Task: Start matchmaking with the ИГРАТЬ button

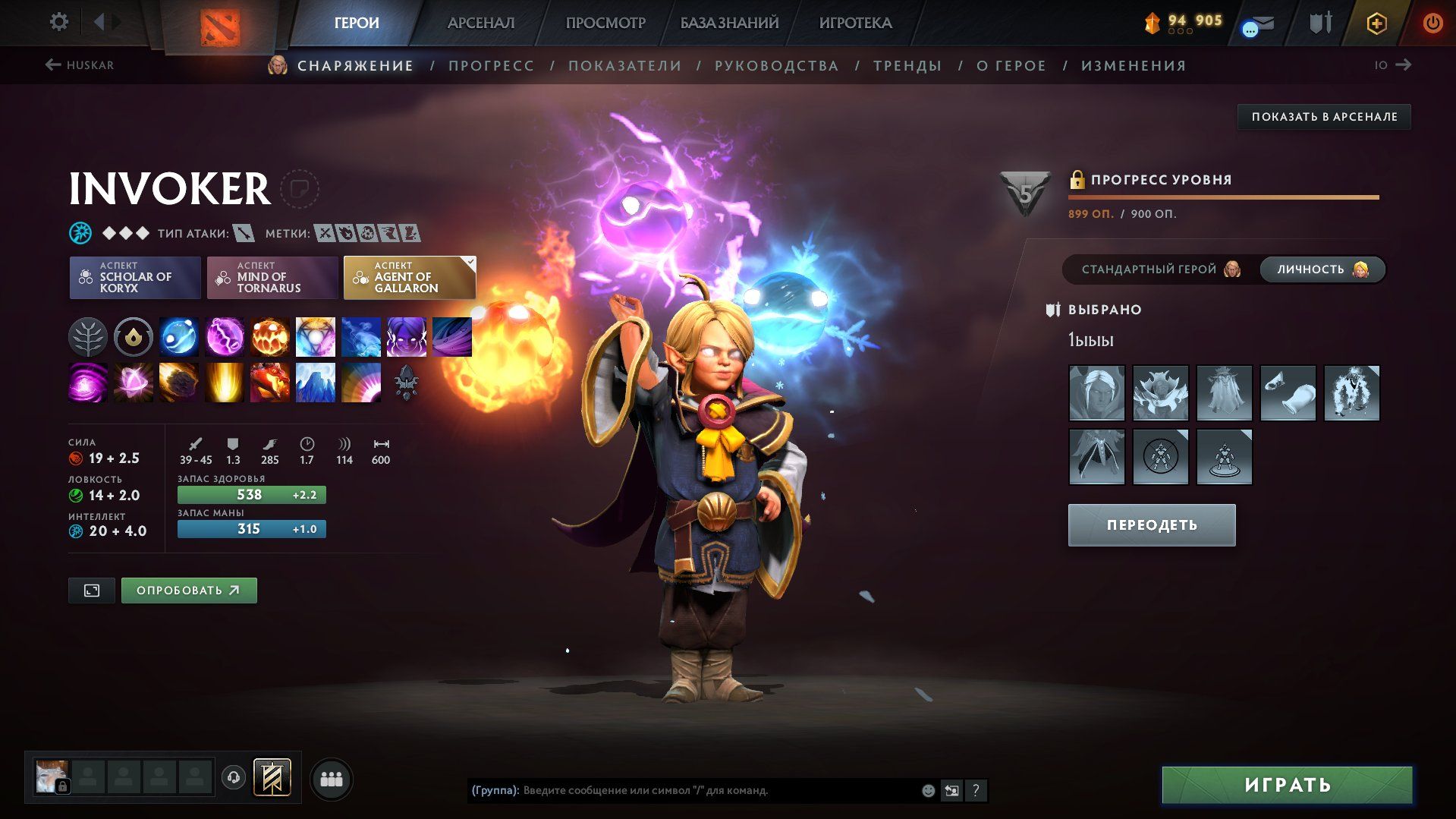Action: click(1287, 785)
